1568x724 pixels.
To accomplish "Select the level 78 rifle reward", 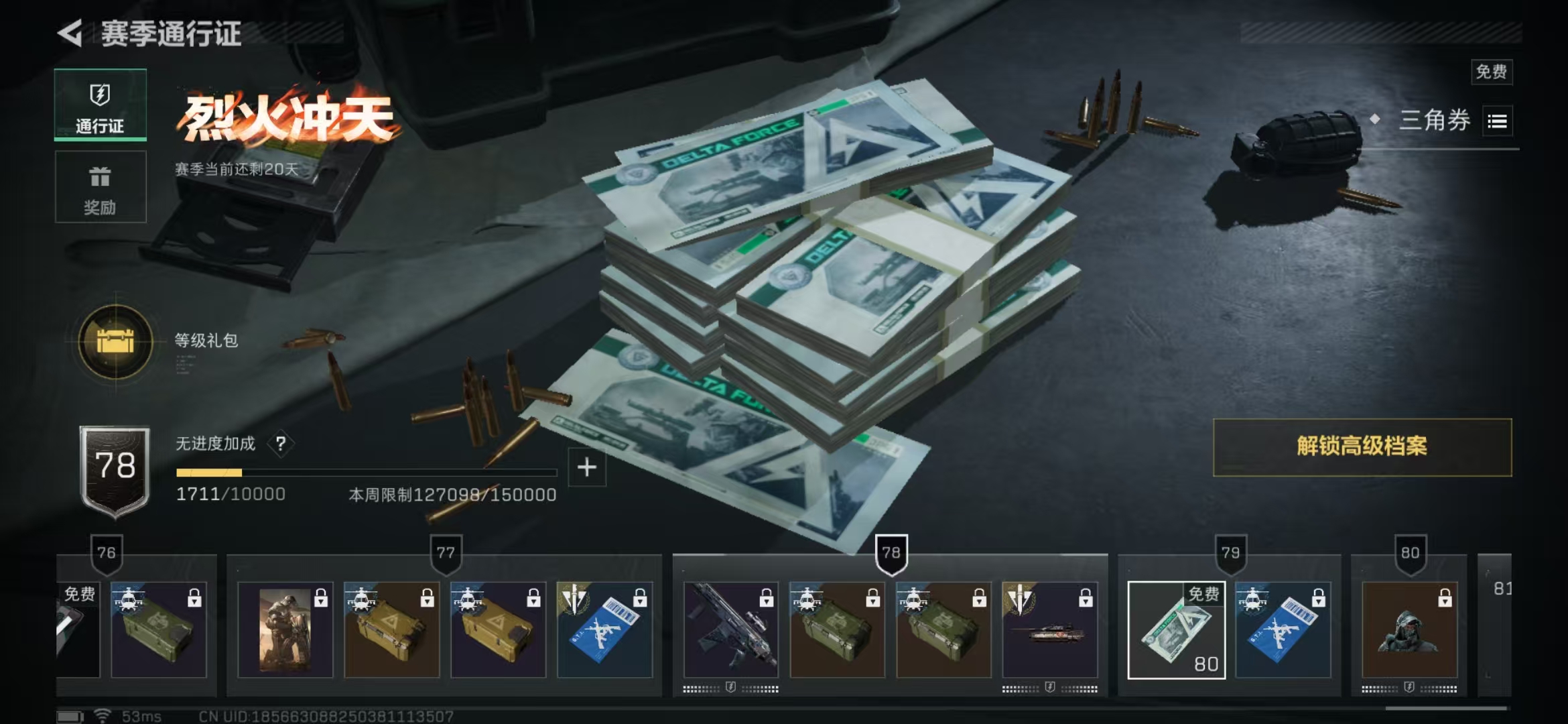I will click(731, 630).
